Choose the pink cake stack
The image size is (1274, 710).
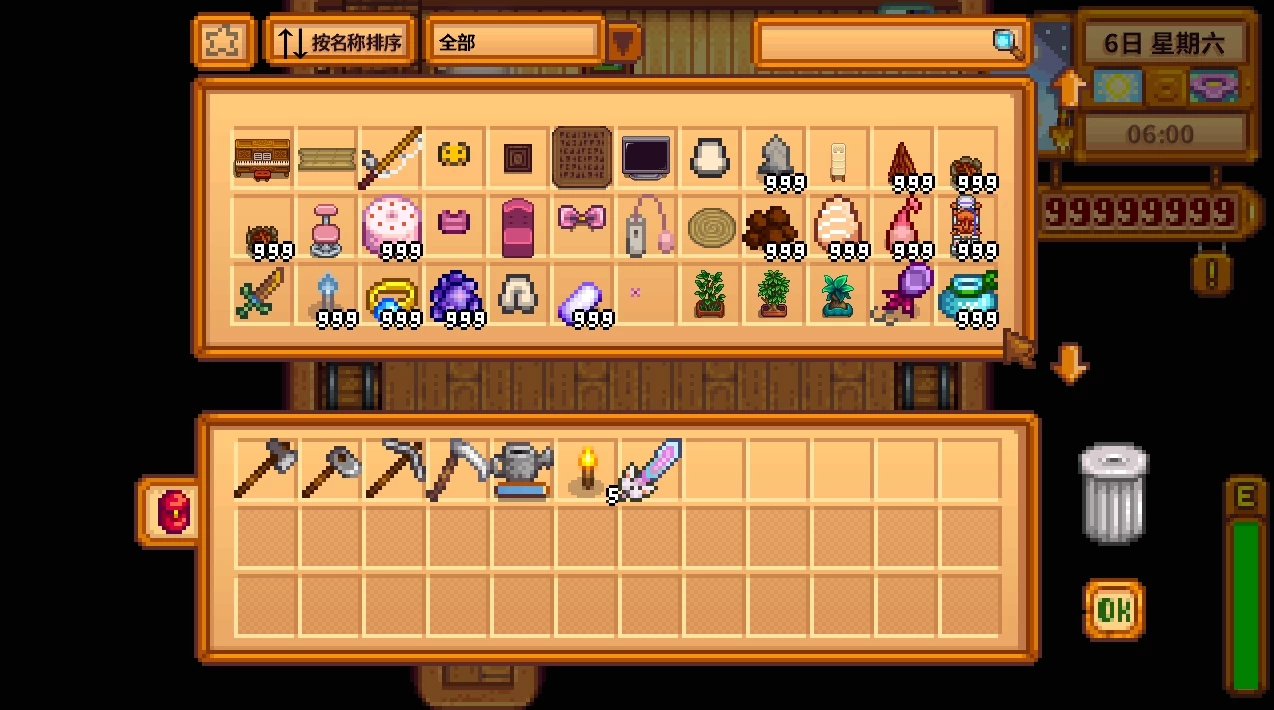click(x=391, y=223)
